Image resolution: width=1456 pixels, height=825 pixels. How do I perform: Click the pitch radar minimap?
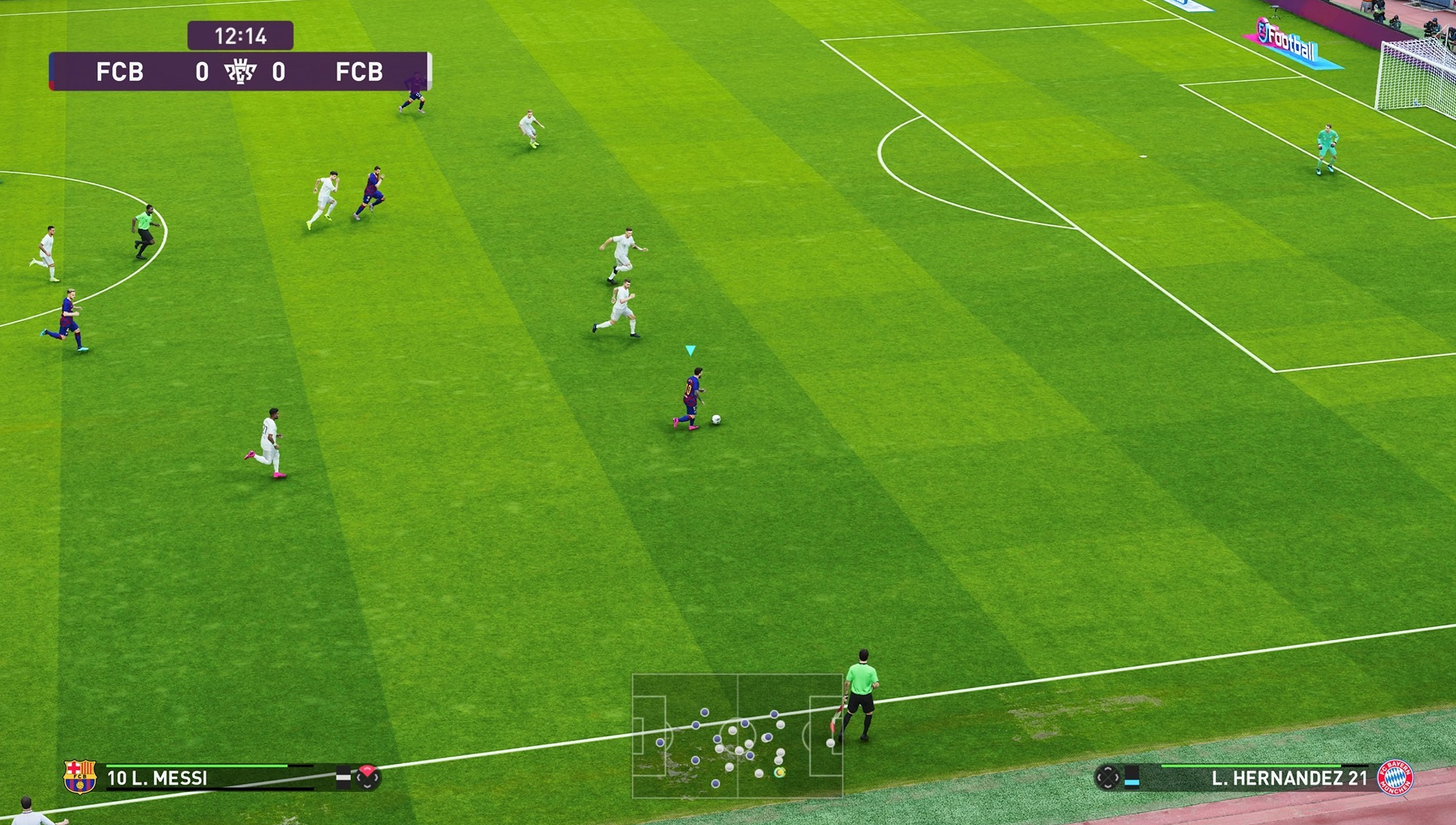738,736
